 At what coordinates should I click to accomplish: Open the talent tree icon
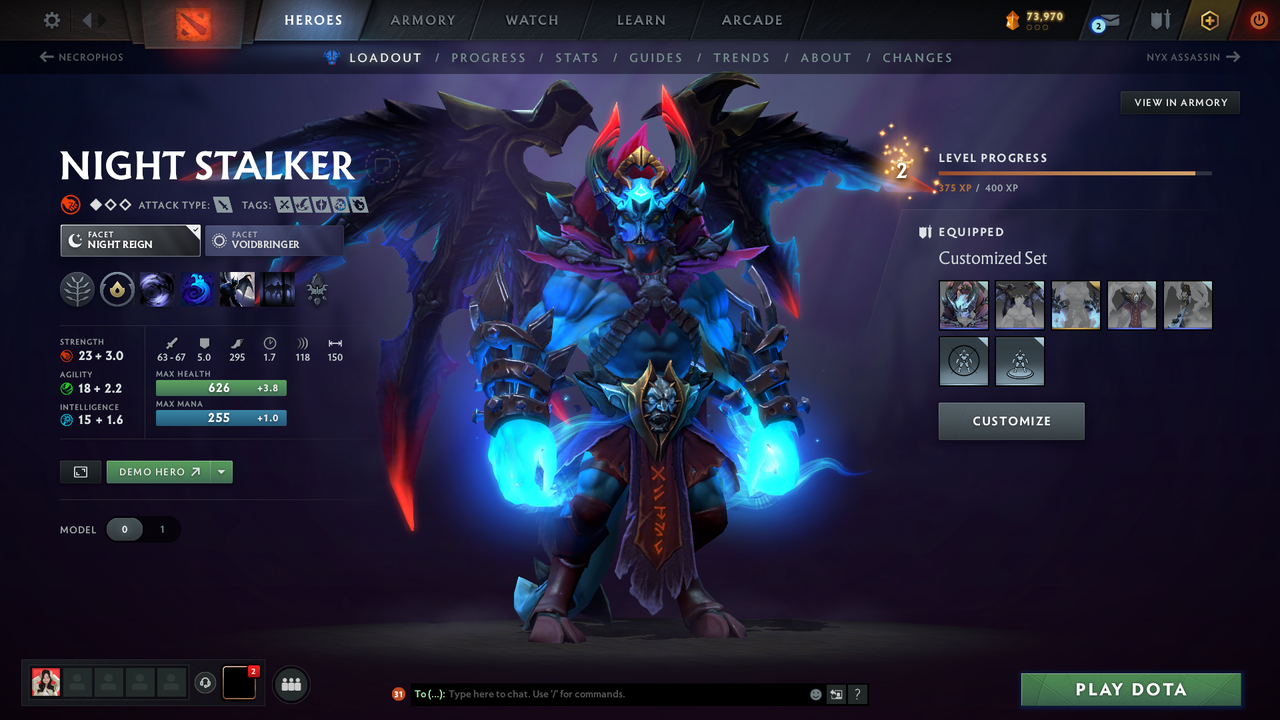[x=317, y=289]
